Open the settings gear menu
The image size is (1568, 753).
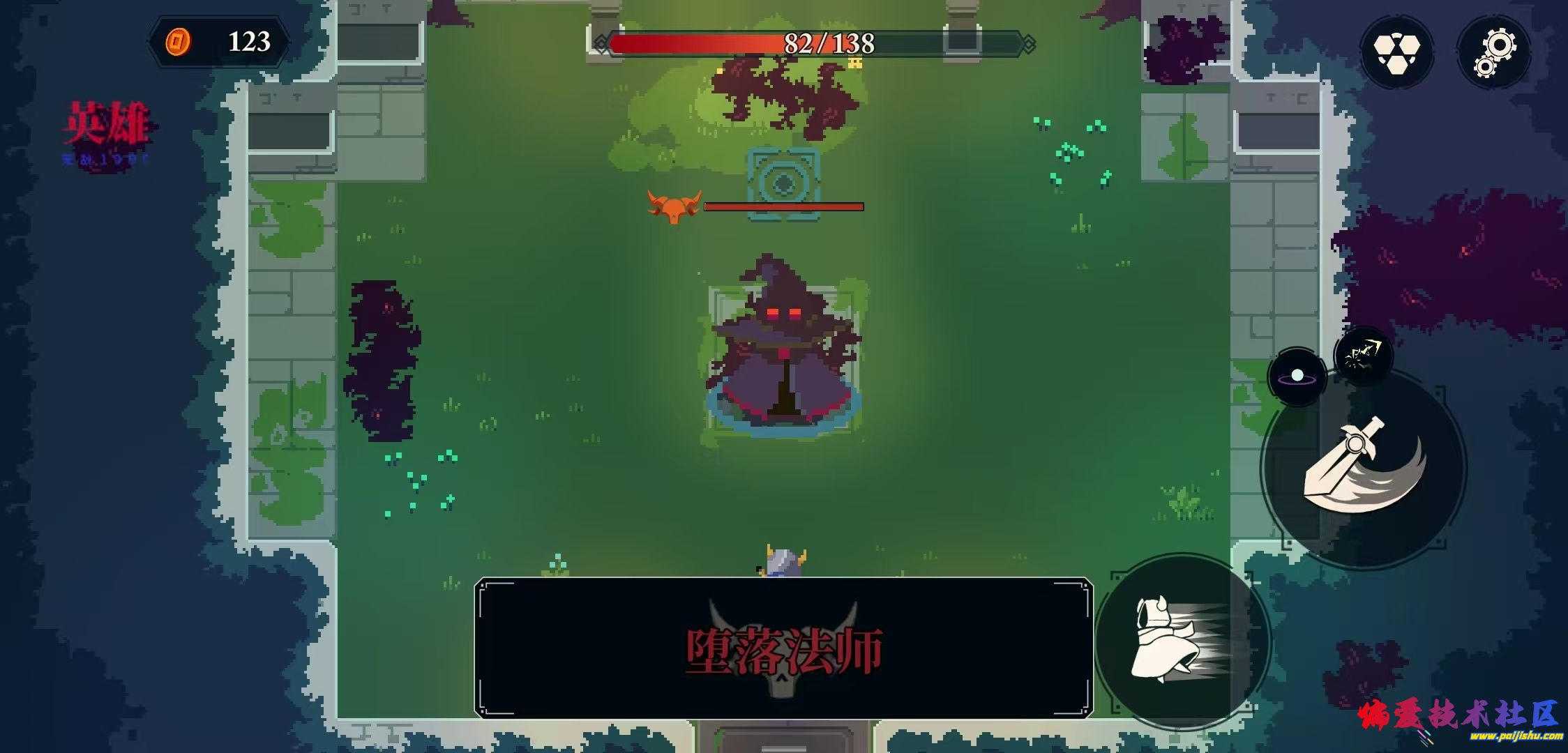tap(1494, 52)
